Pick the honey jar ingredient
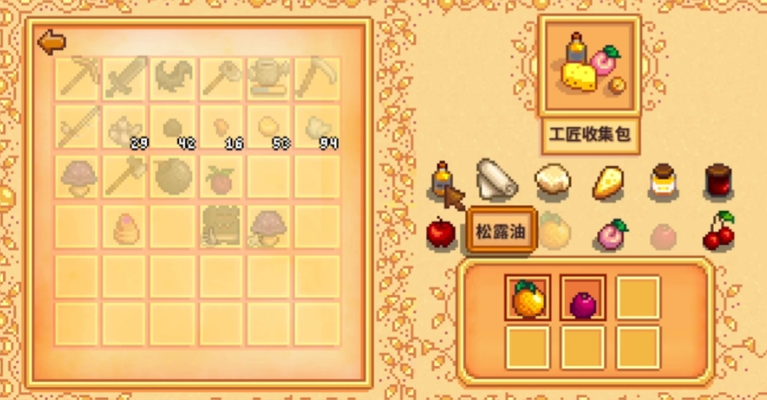This screenshot has height=400, width=767. pyautogui.click(x=662, y=181)
